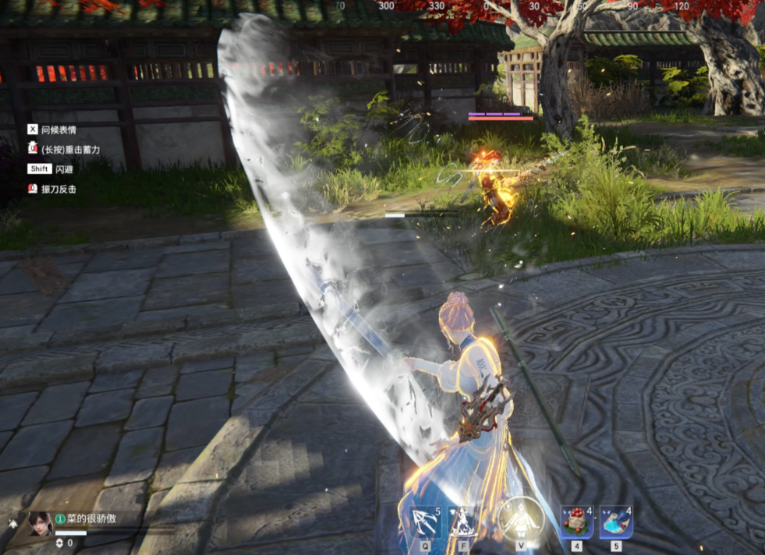The image size is (765, 555).
Task: Use the blue powder pouch item
Action: tap(615, 522)
